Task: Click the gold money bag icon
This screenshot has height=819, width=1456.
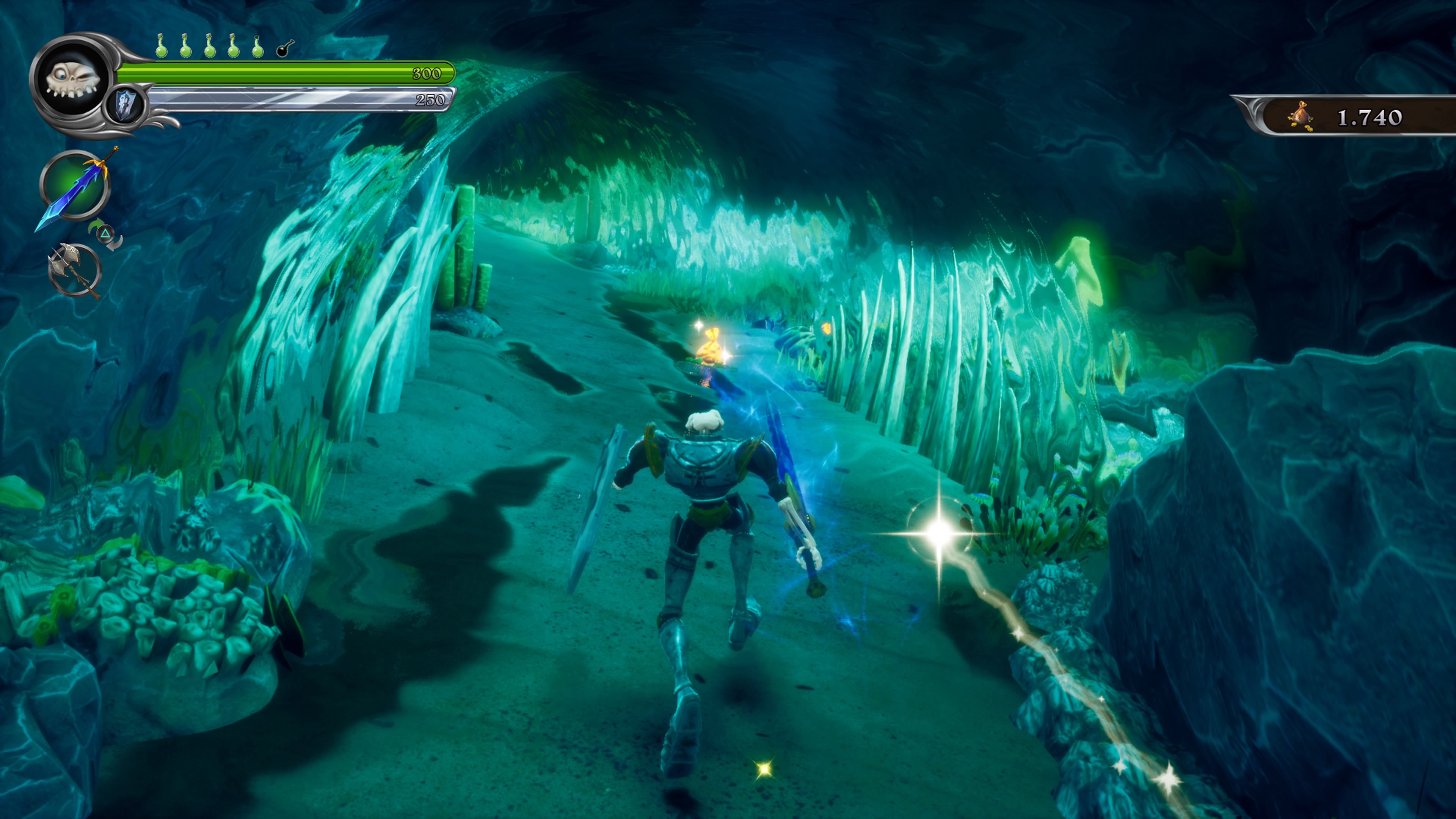Action: [x=1300, y=117]
